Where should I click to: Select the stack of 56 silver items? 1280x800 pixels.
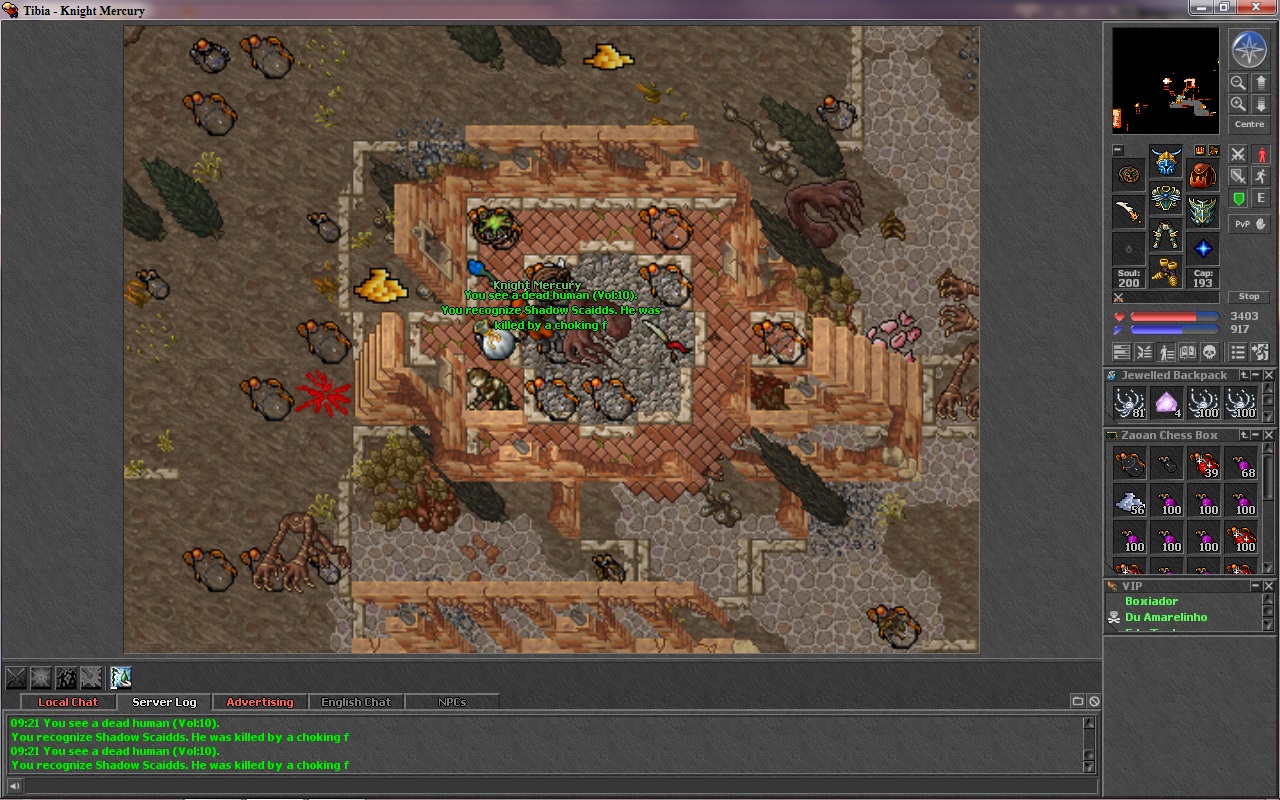click(1129, 500)
